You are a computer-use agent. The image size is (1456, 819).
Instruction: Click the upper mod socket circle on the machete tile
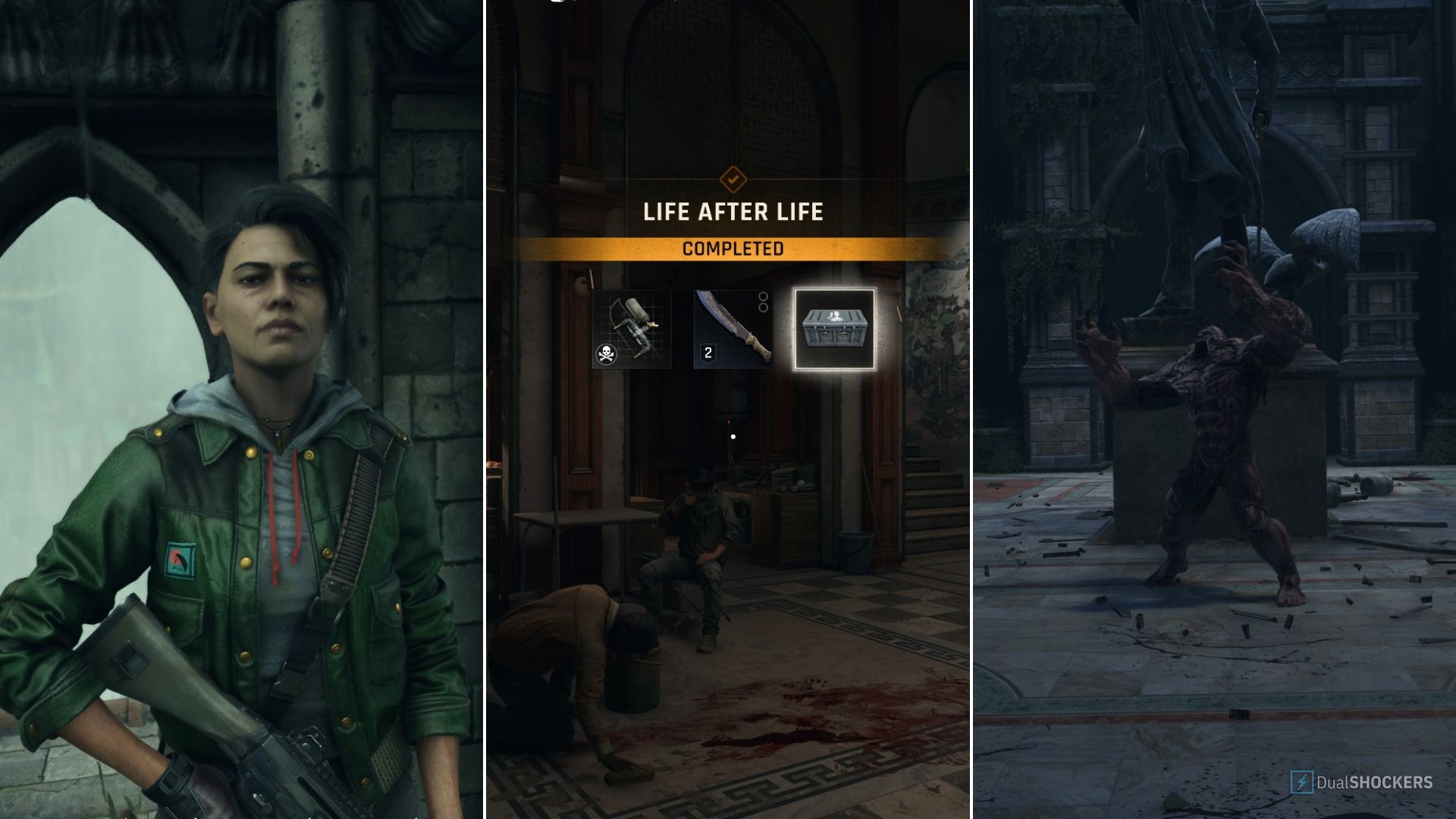coord(763,296)
